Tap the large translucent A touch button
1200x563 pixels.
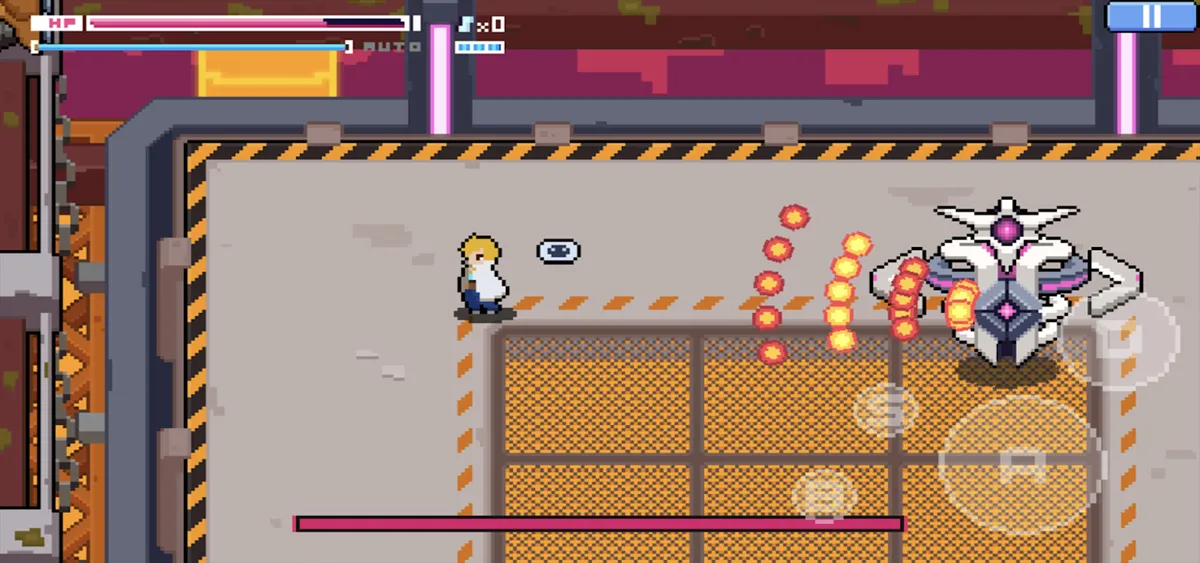1020,462
